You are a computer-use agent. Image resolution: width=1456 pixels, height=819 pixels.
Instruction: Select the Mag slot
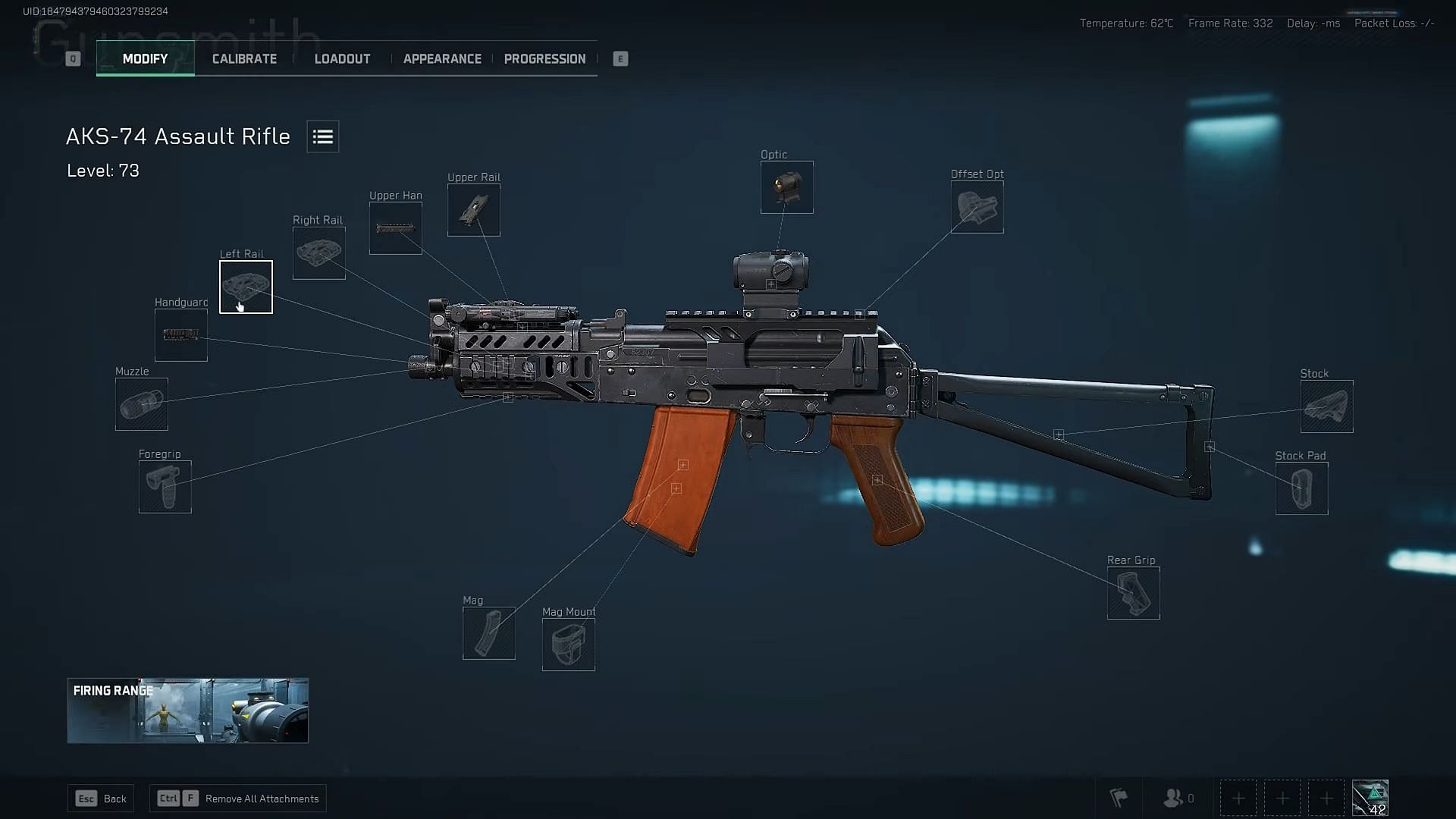[488, 633]
